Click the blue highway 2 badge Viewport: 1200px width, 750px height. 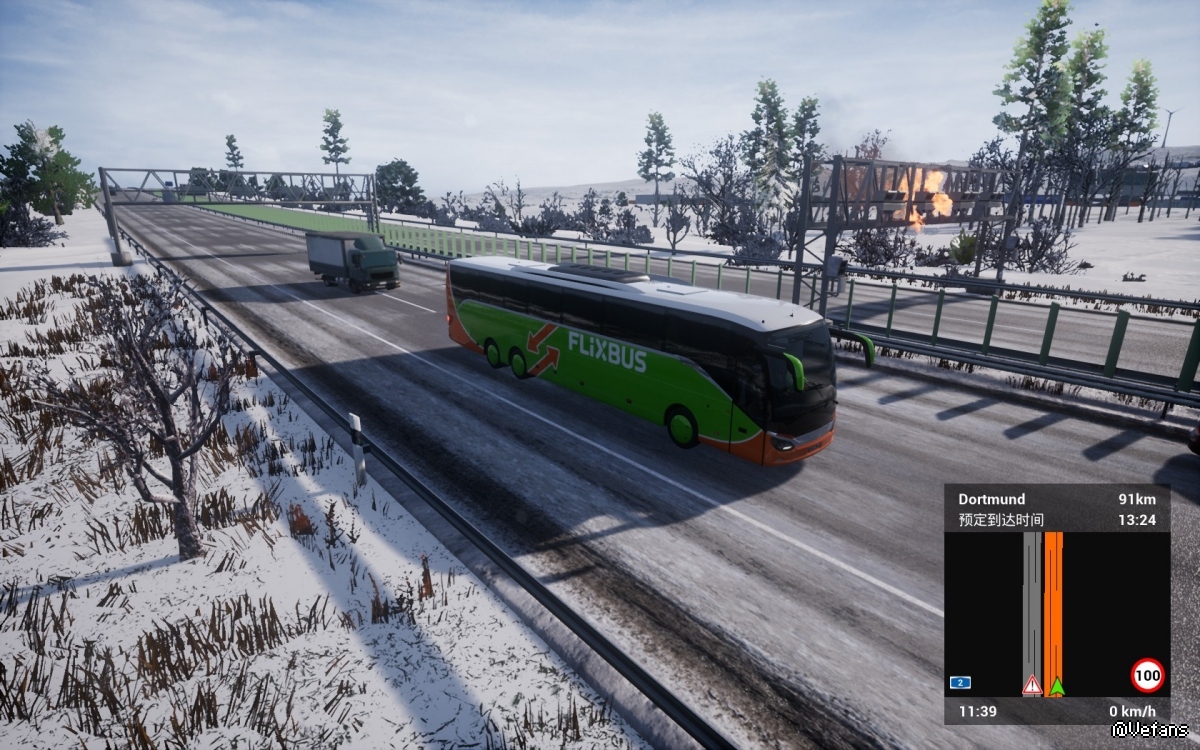(960, 683)
